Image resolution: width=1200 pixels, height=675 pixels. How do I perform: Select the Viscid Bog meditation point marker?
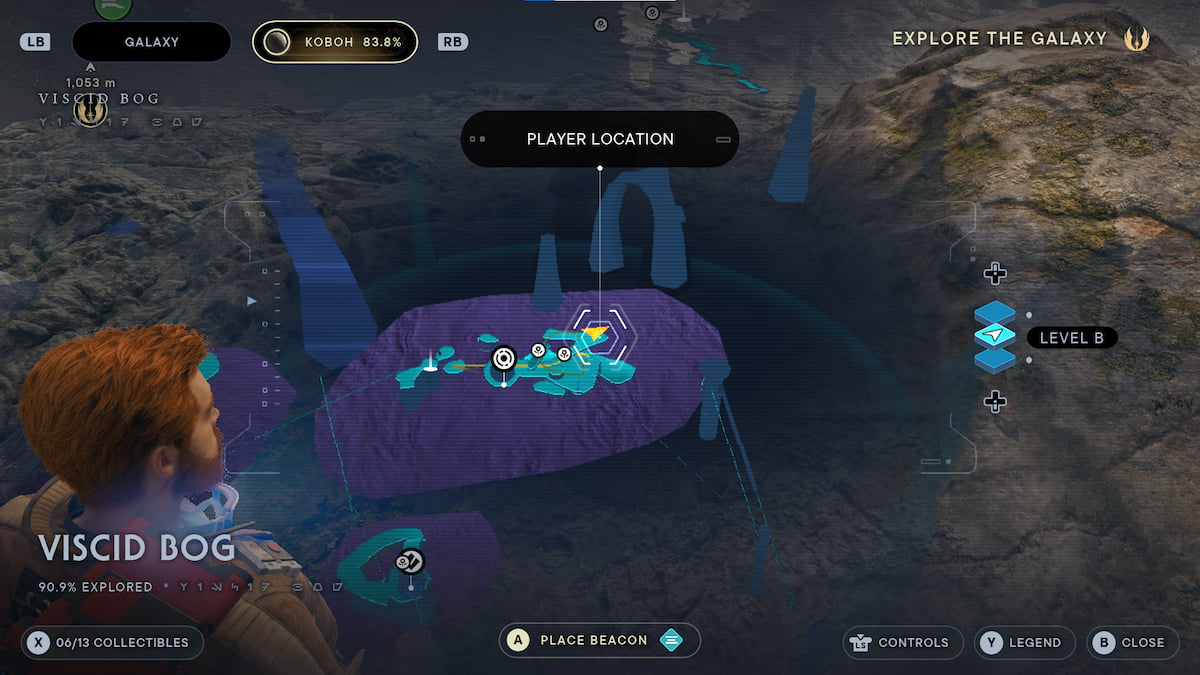pyautogui.click(x=91, y=113)
